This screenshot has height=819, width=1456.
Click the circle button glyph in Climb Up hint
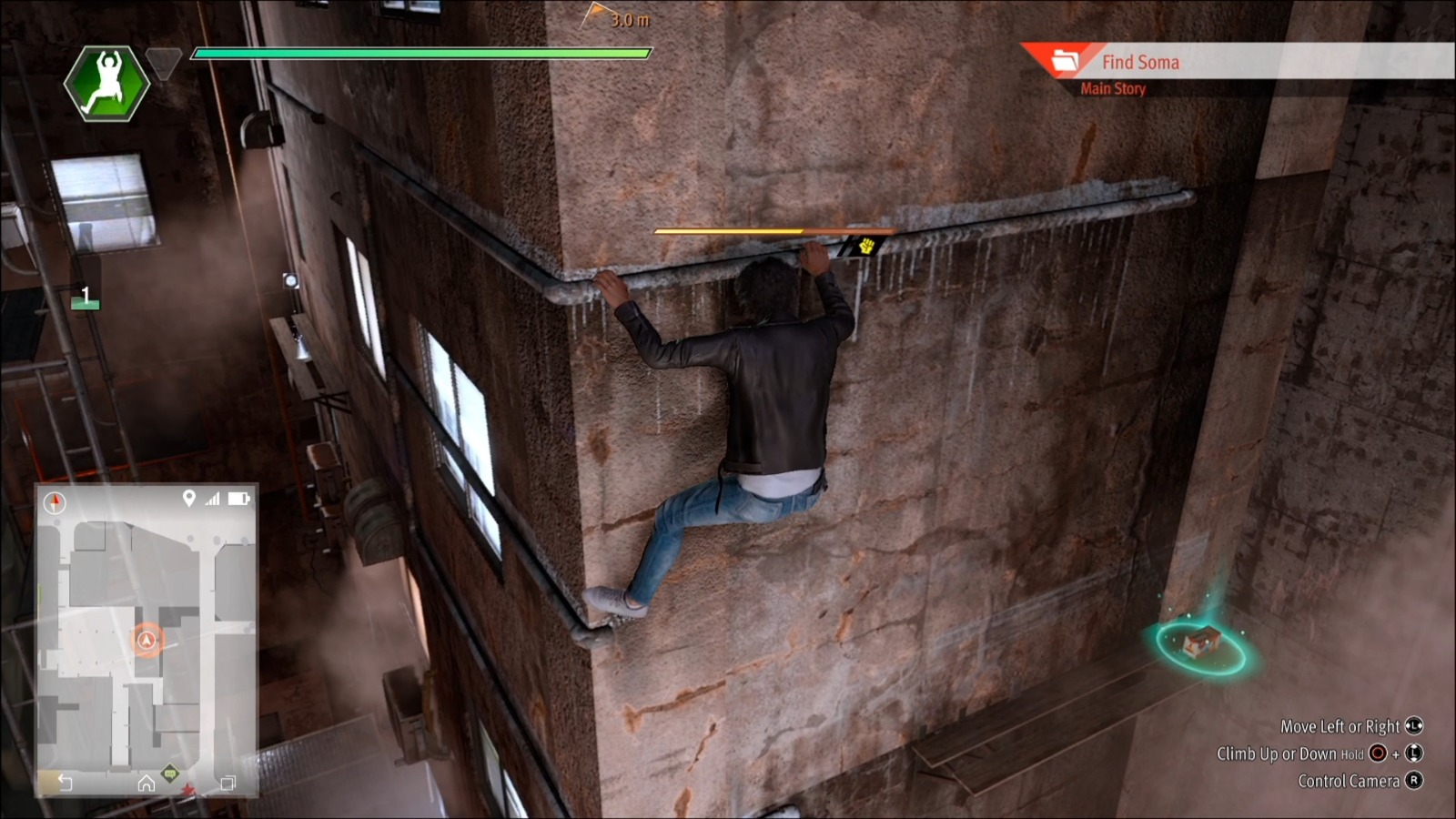tap(1378, 753)
